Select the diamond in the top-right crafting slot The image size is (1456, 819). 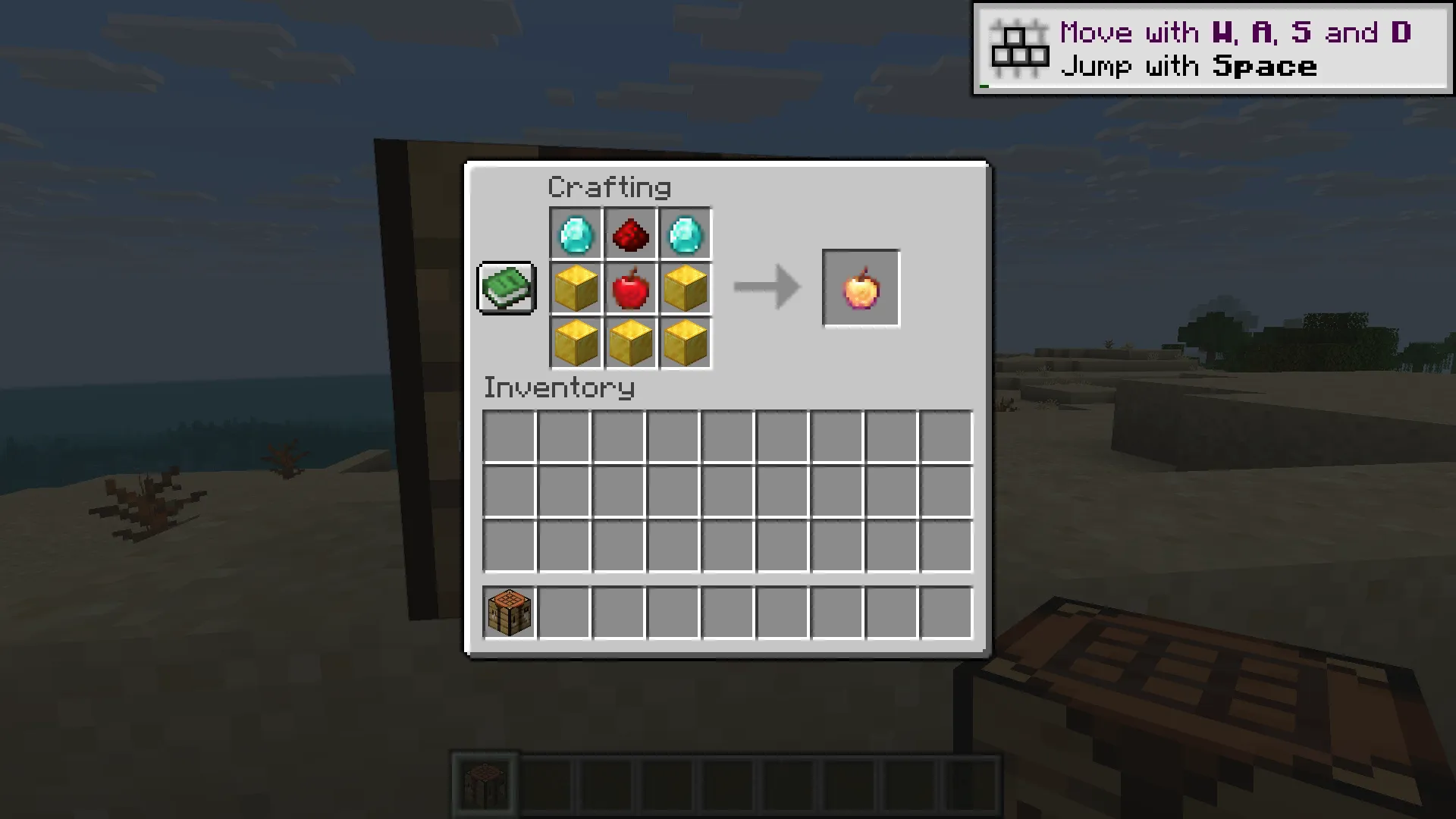click(x=685, y=234)
